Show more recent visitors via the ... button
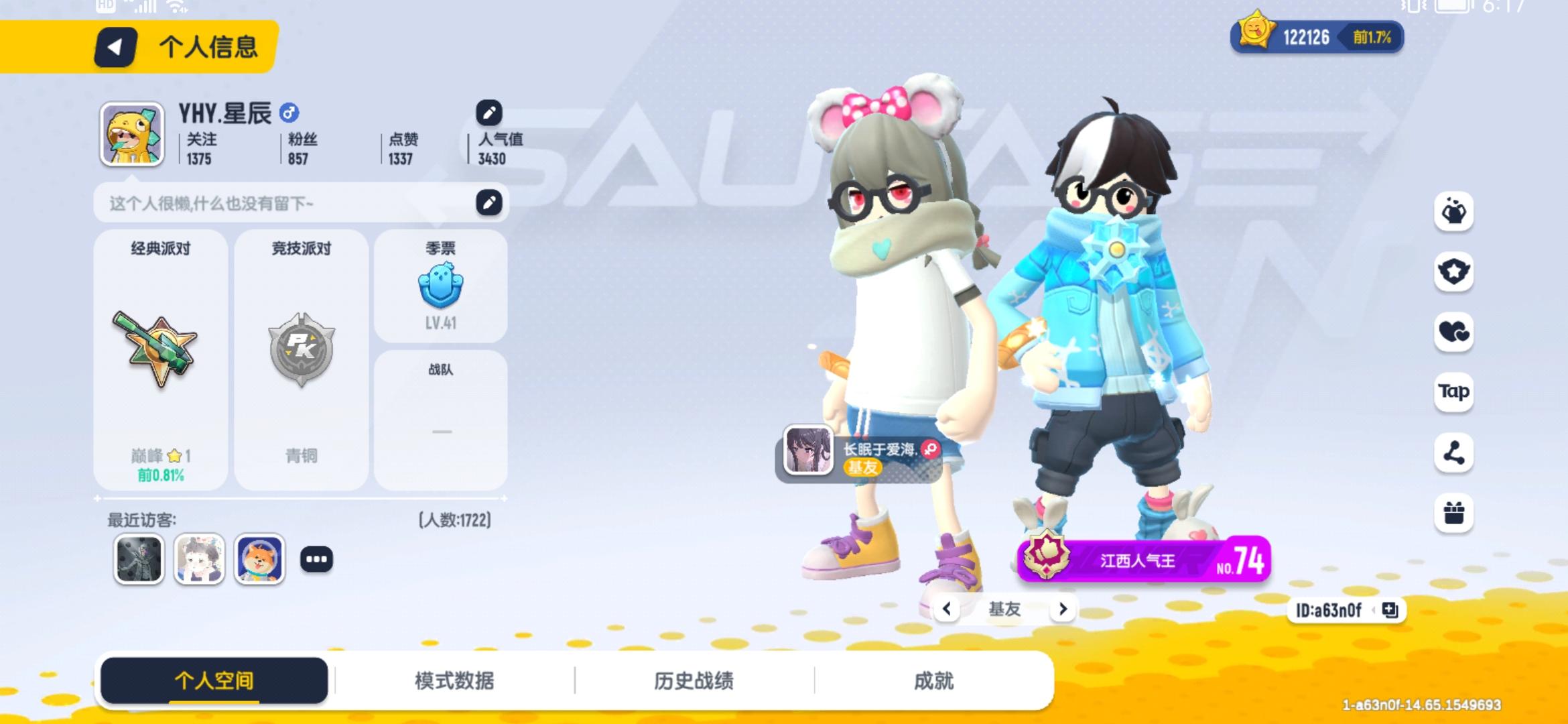Screen dimensions: 1568x724 click(x=318, y=558)
